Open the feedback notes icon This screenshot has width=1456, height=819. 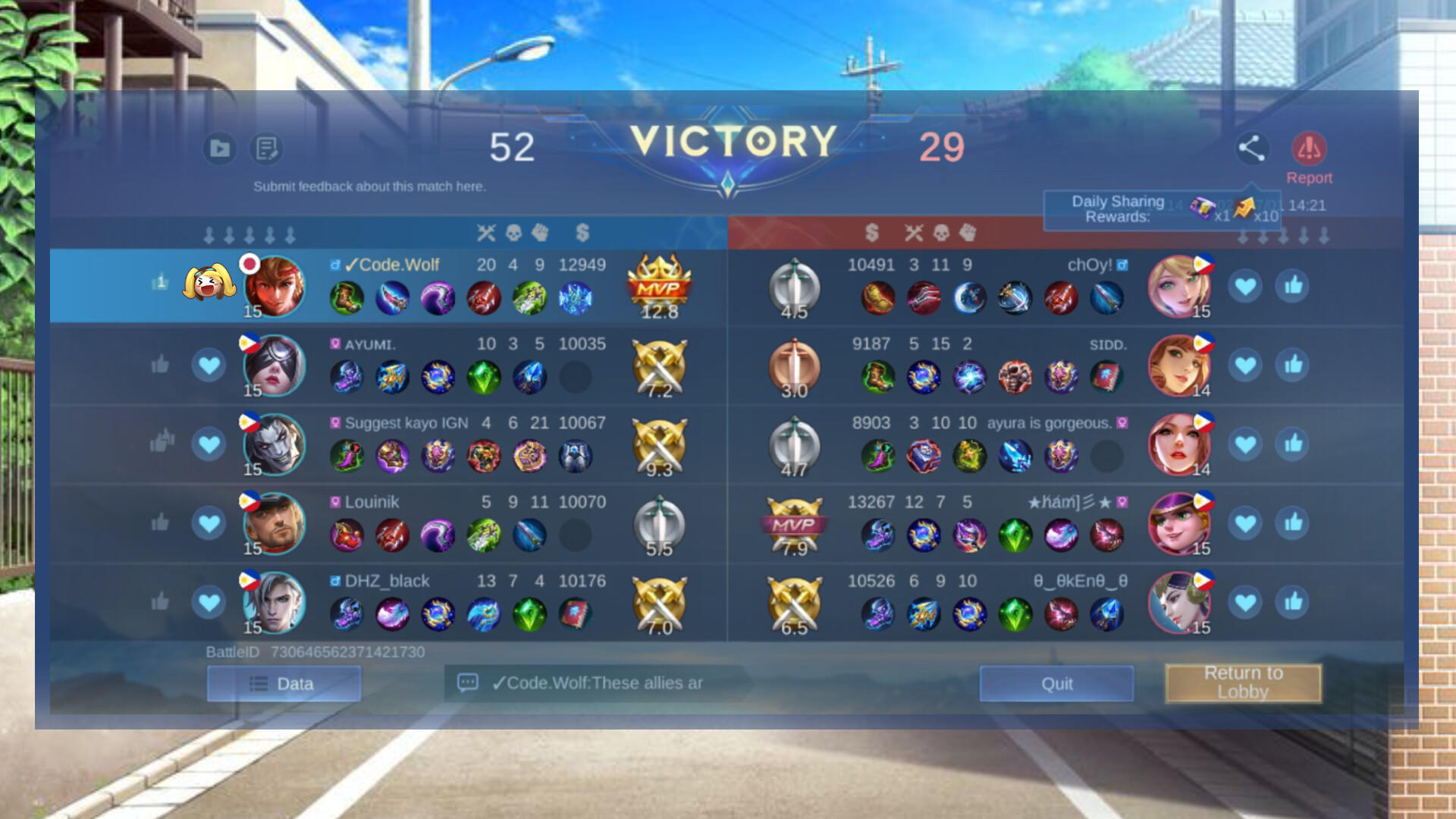pyautogui.click(x=266, y=149)
